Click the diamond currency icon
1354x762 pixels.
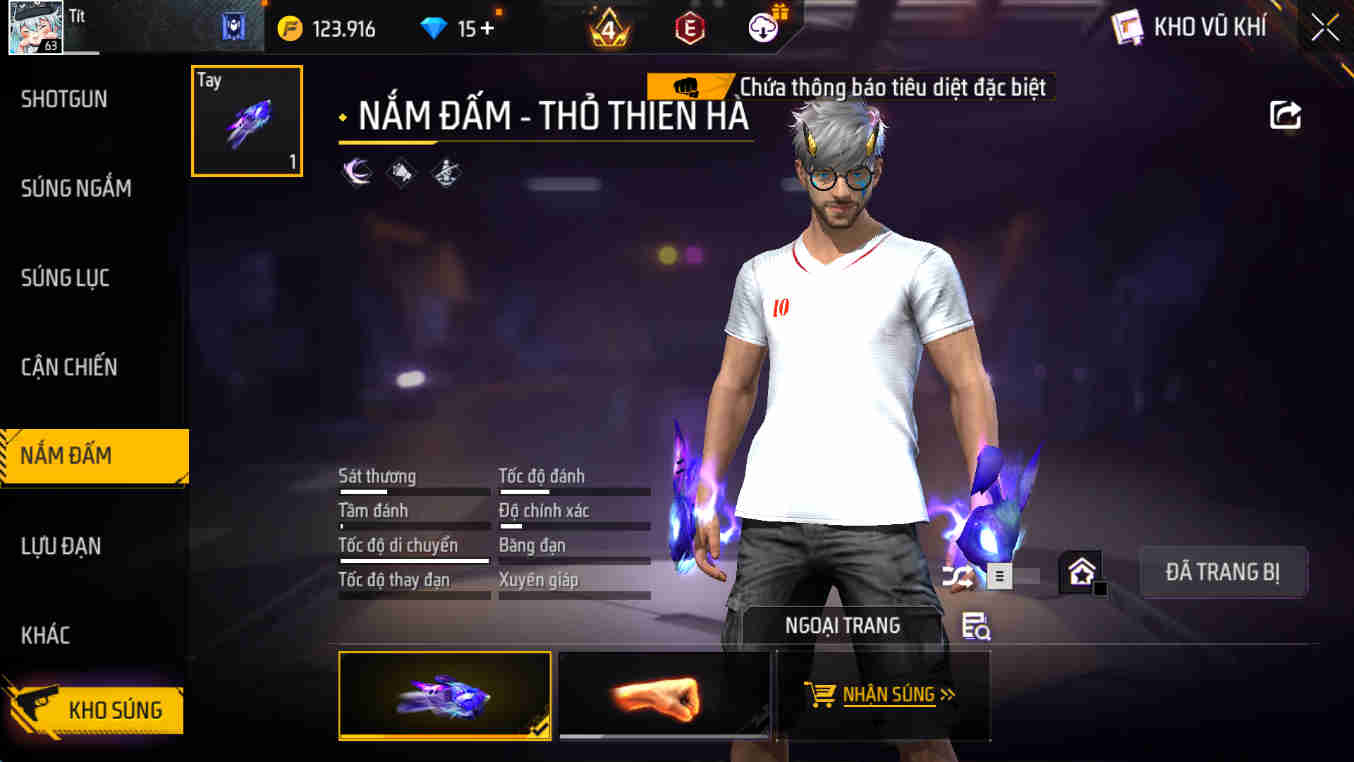click(433, 27)
